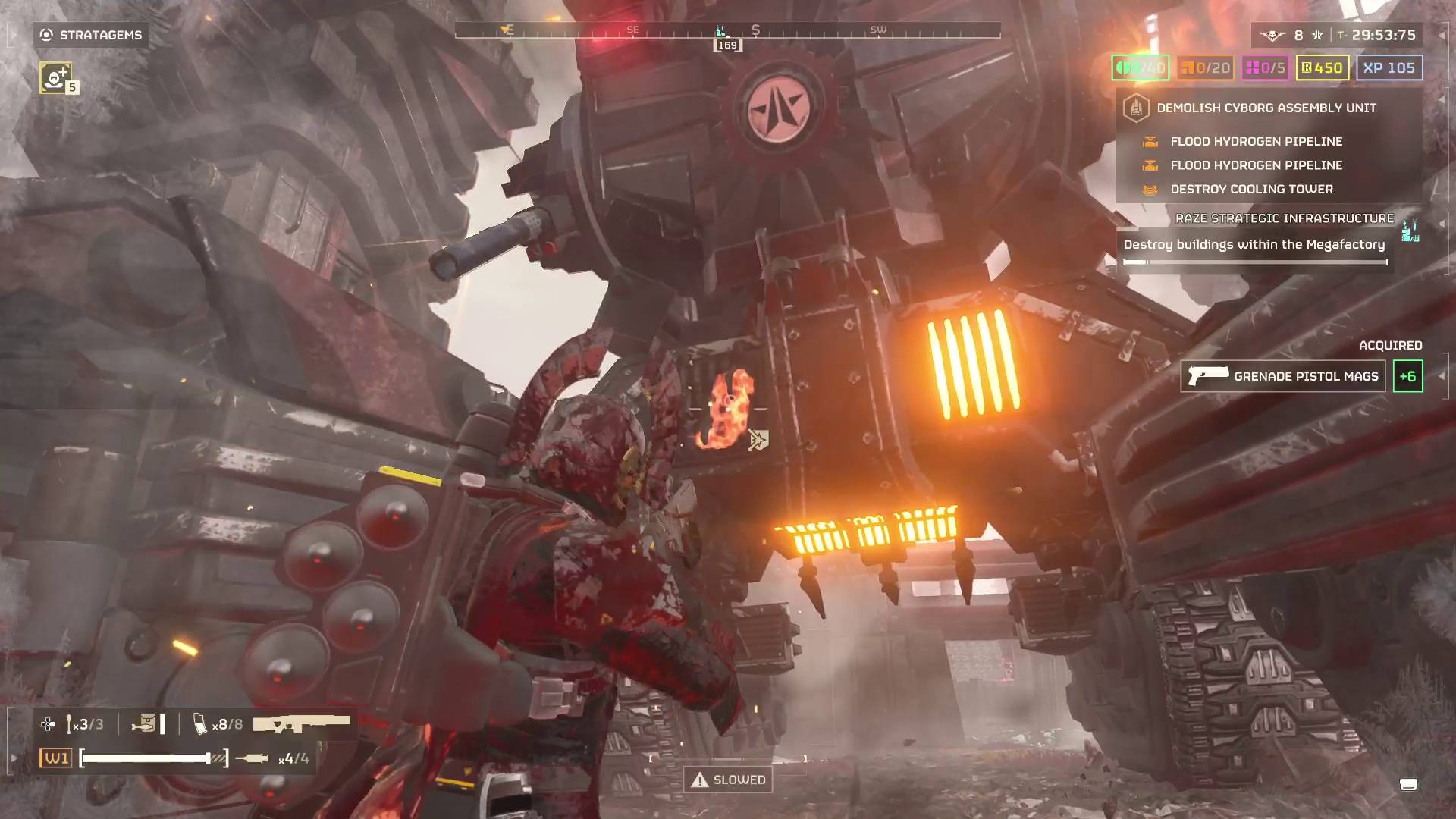Click the hexagonal Demolish Cyborg Assembly Unit icon
Viewport: 1456px width, 819px height.
coord(1135,107)
